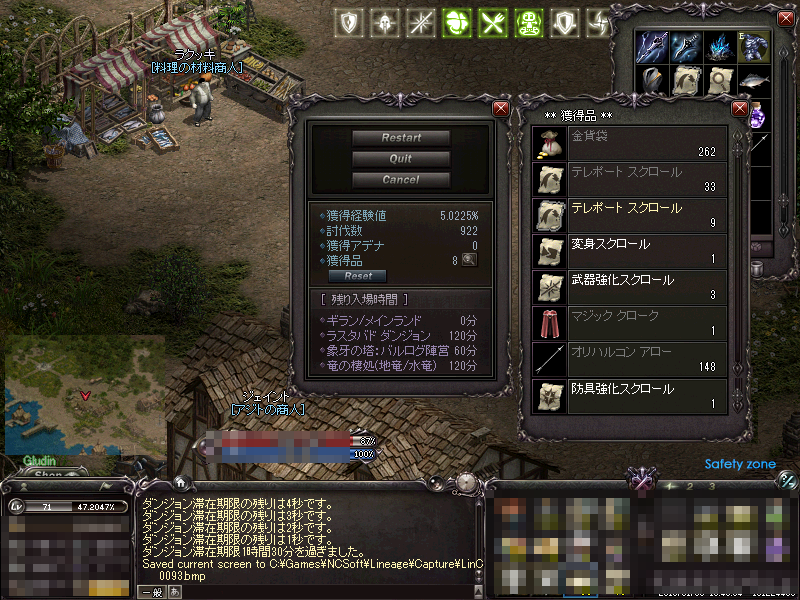Cancel the system menu

coord(400,180)
